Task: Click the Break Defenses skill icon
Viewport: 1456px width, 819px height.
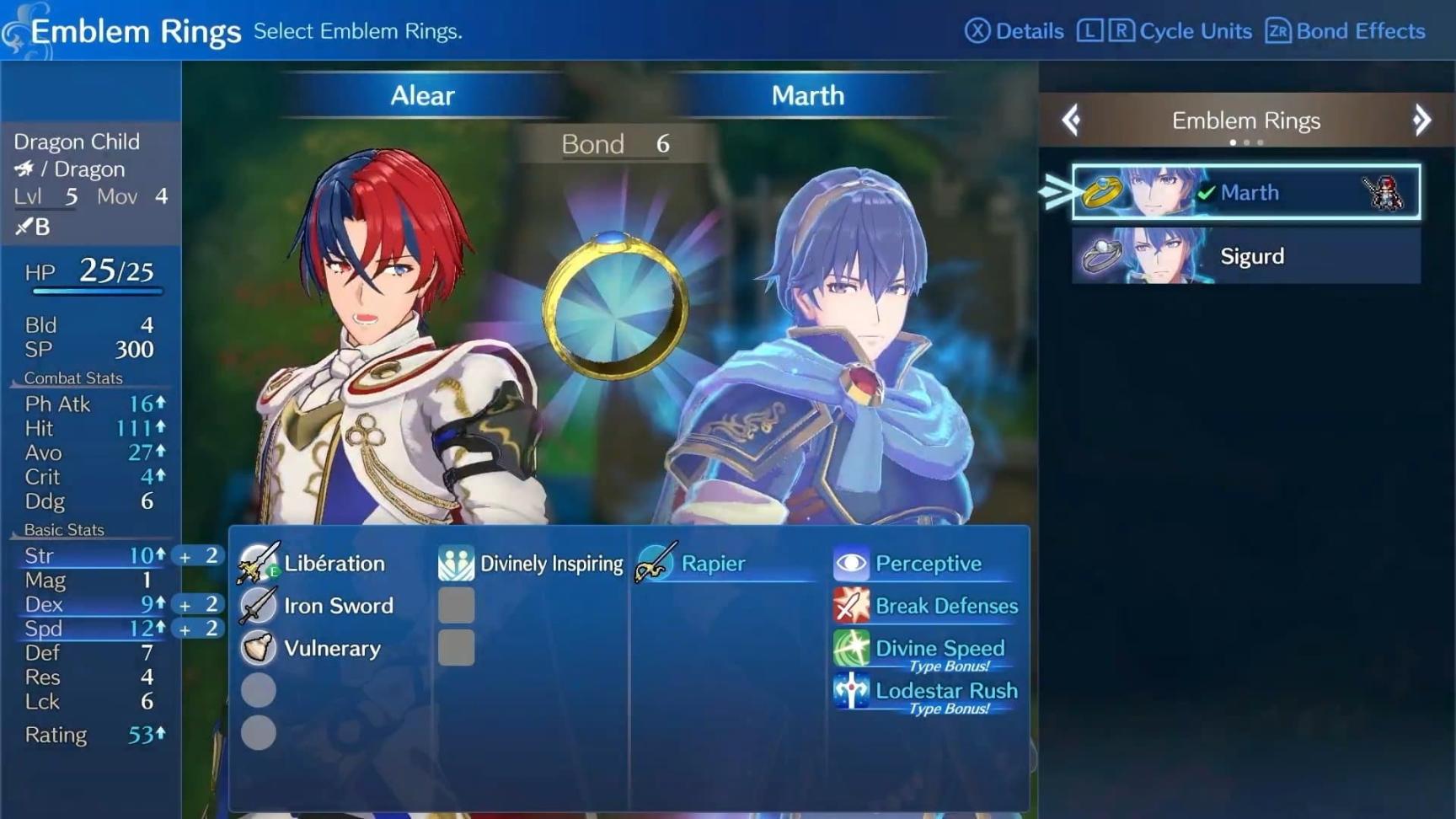Action: 851,605
